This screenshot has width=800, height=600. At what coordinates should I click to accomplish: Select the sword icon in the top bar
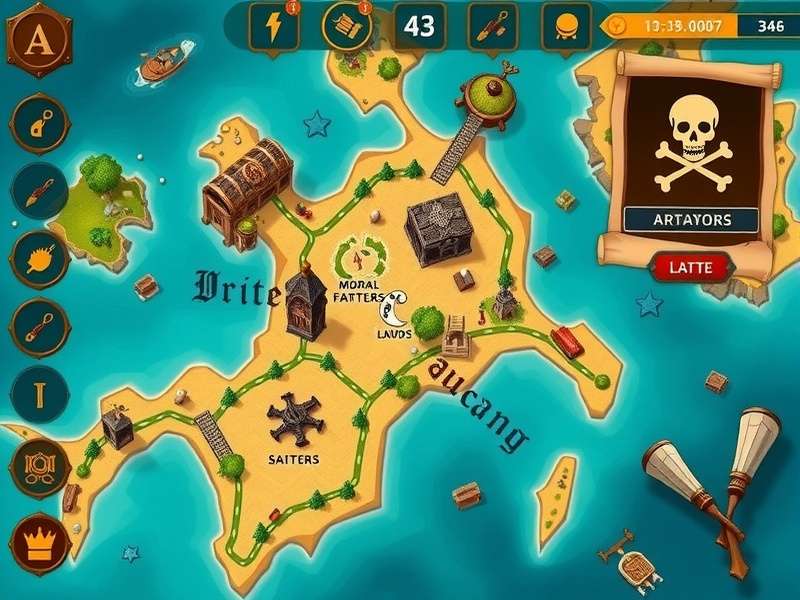[493, 26]
